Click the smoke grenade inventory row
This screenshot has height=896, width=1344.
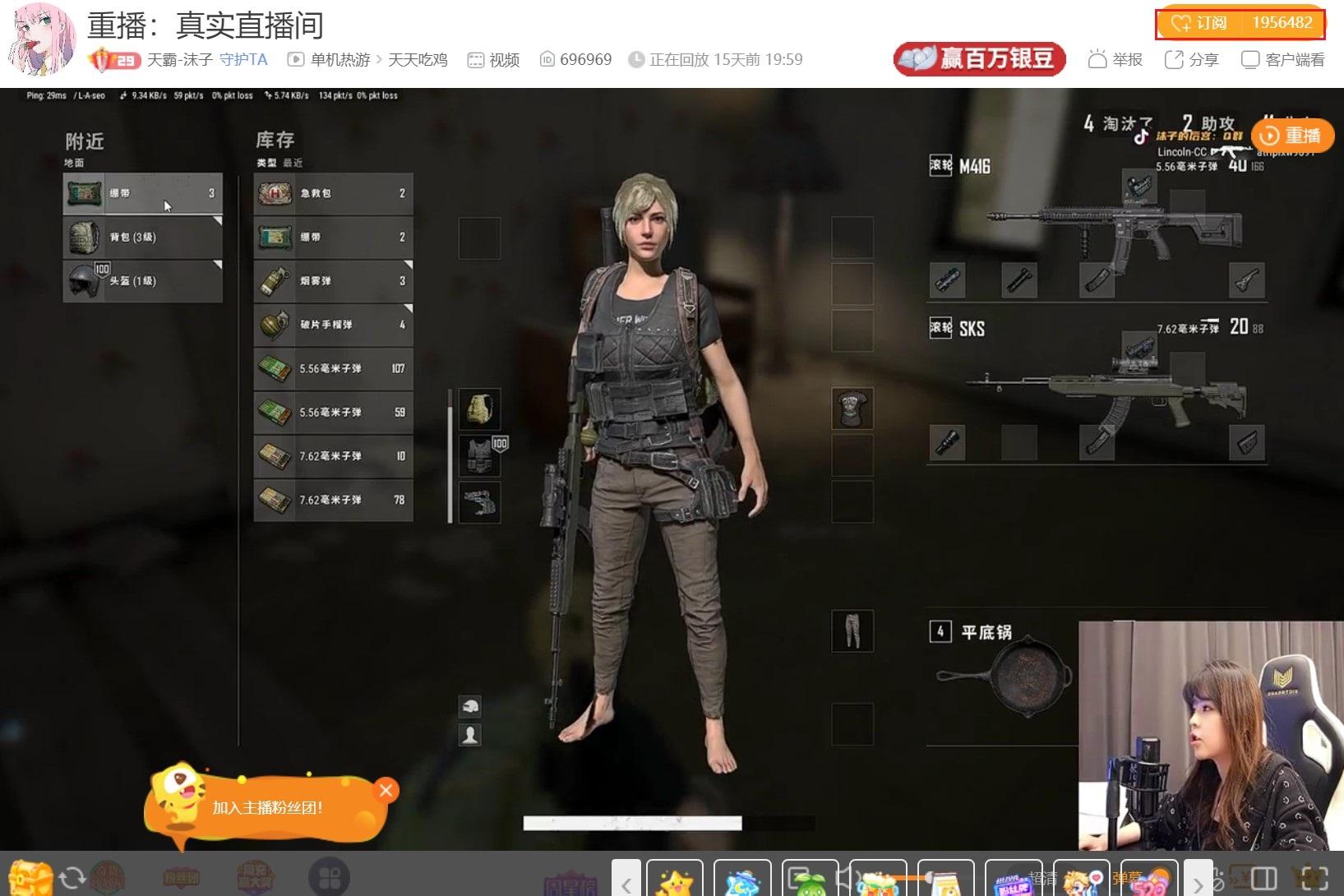coord(333,281)
